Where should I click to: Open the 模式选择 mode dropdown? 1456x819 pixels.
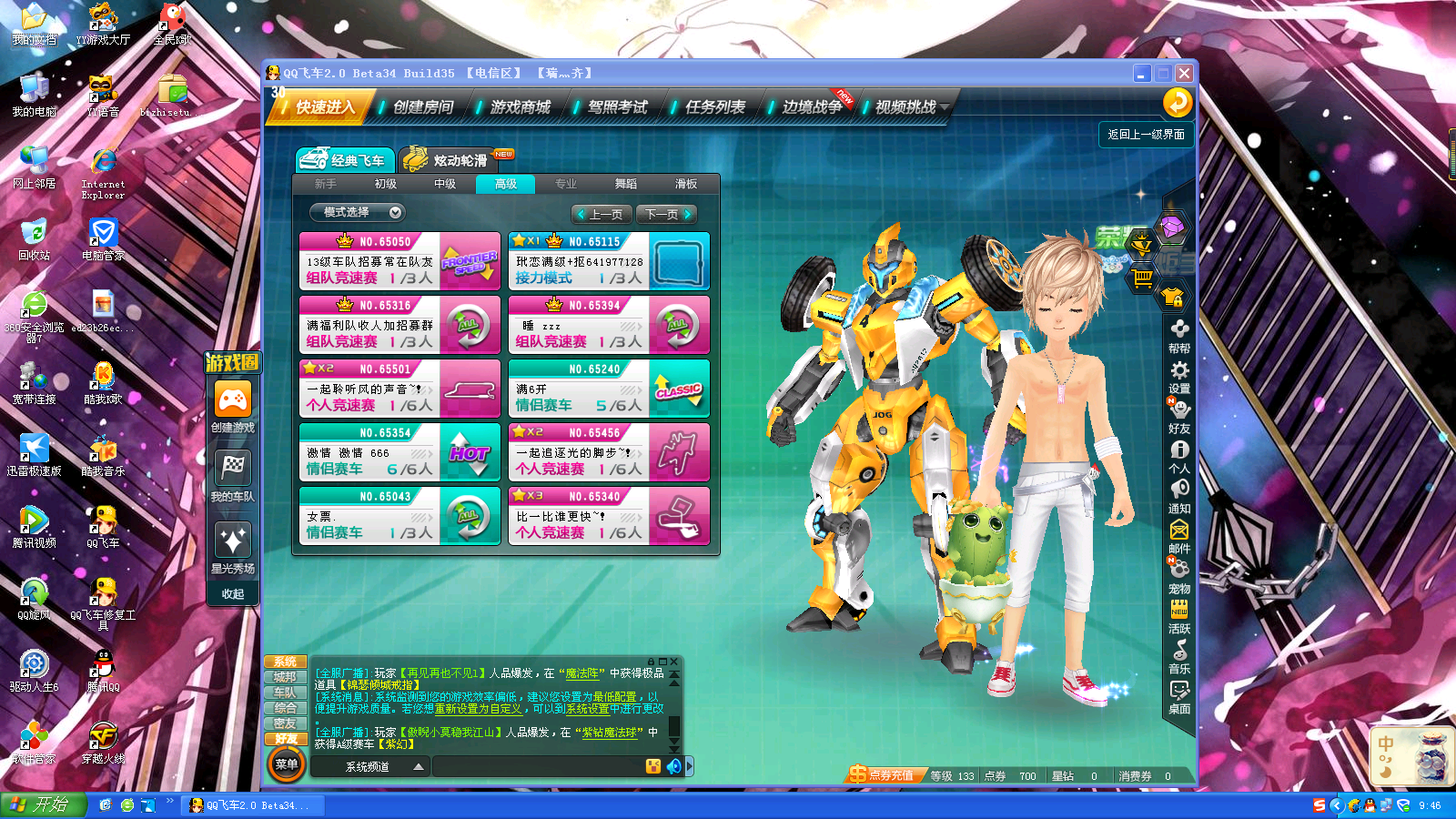[x=357, y=212]
